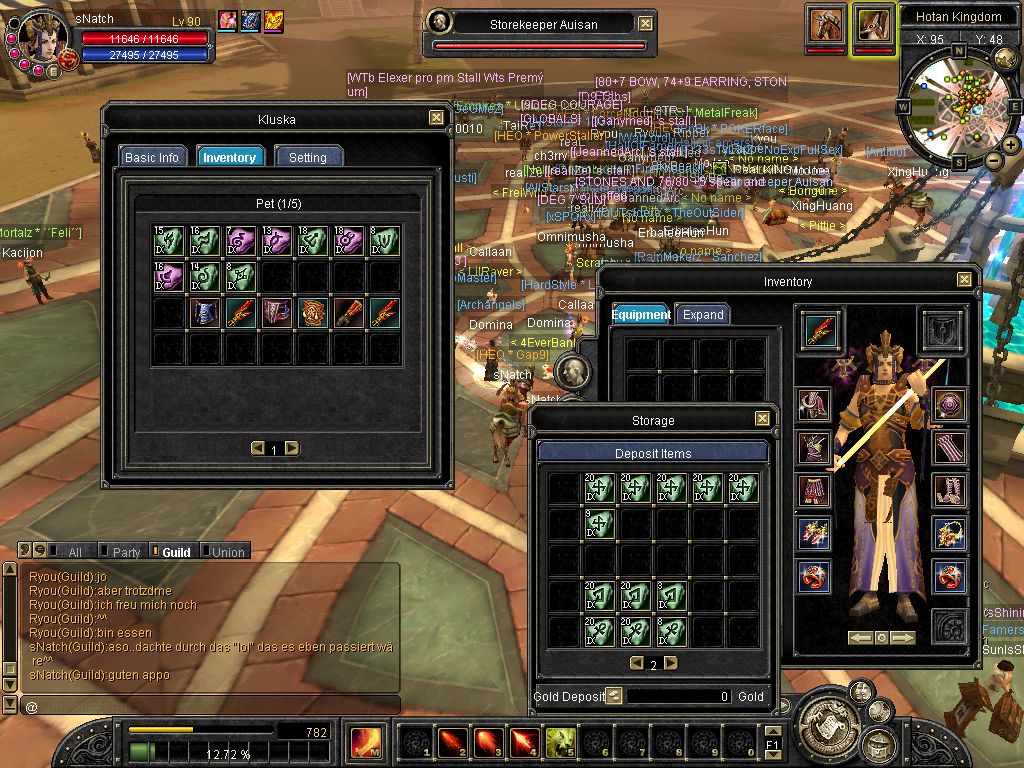Go to the next storage page

(x=671, y=663)
